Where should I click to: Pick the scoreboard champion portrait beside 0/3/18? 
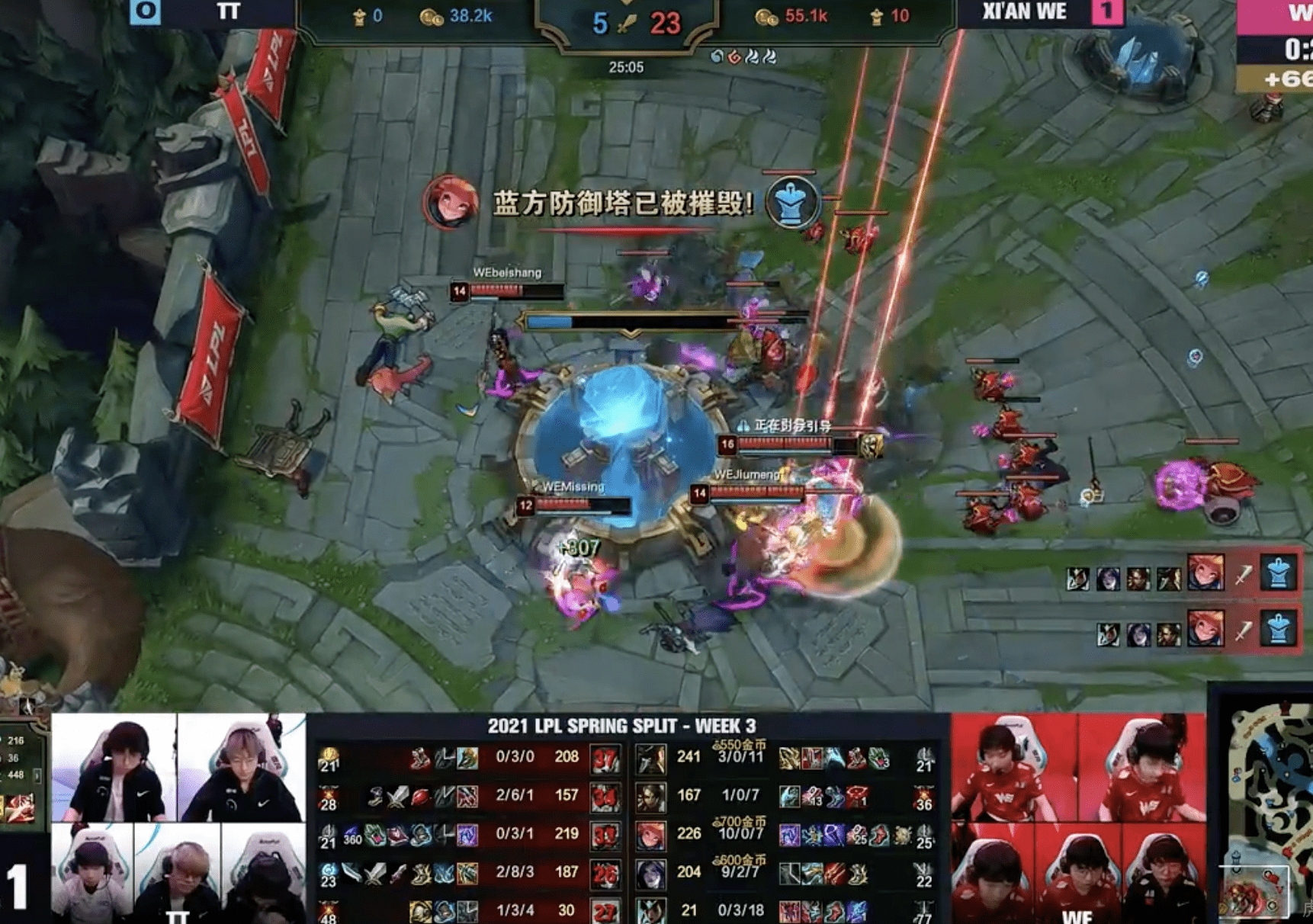tap(651, 911)
